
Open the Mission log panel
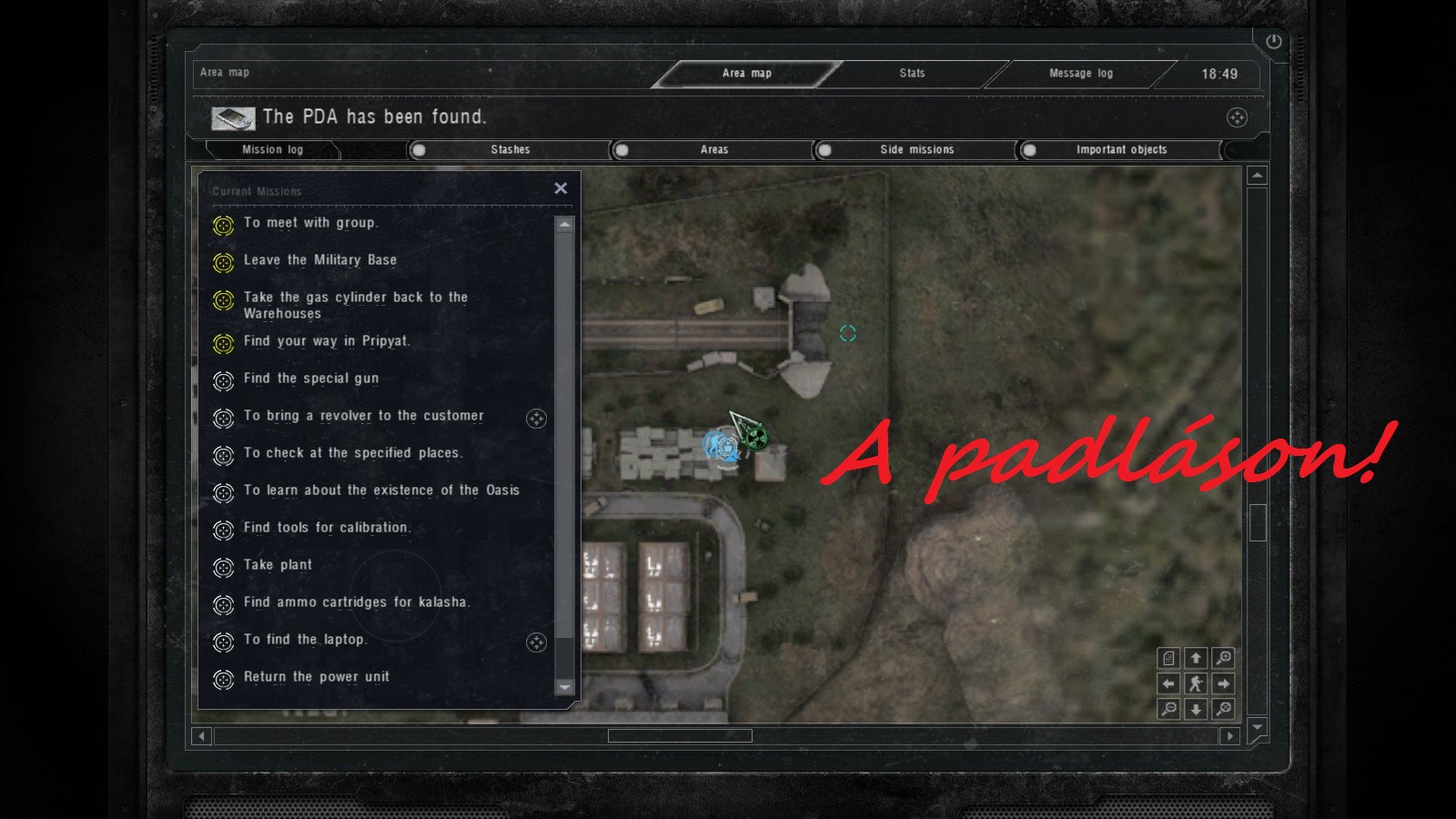coord(272,149)
